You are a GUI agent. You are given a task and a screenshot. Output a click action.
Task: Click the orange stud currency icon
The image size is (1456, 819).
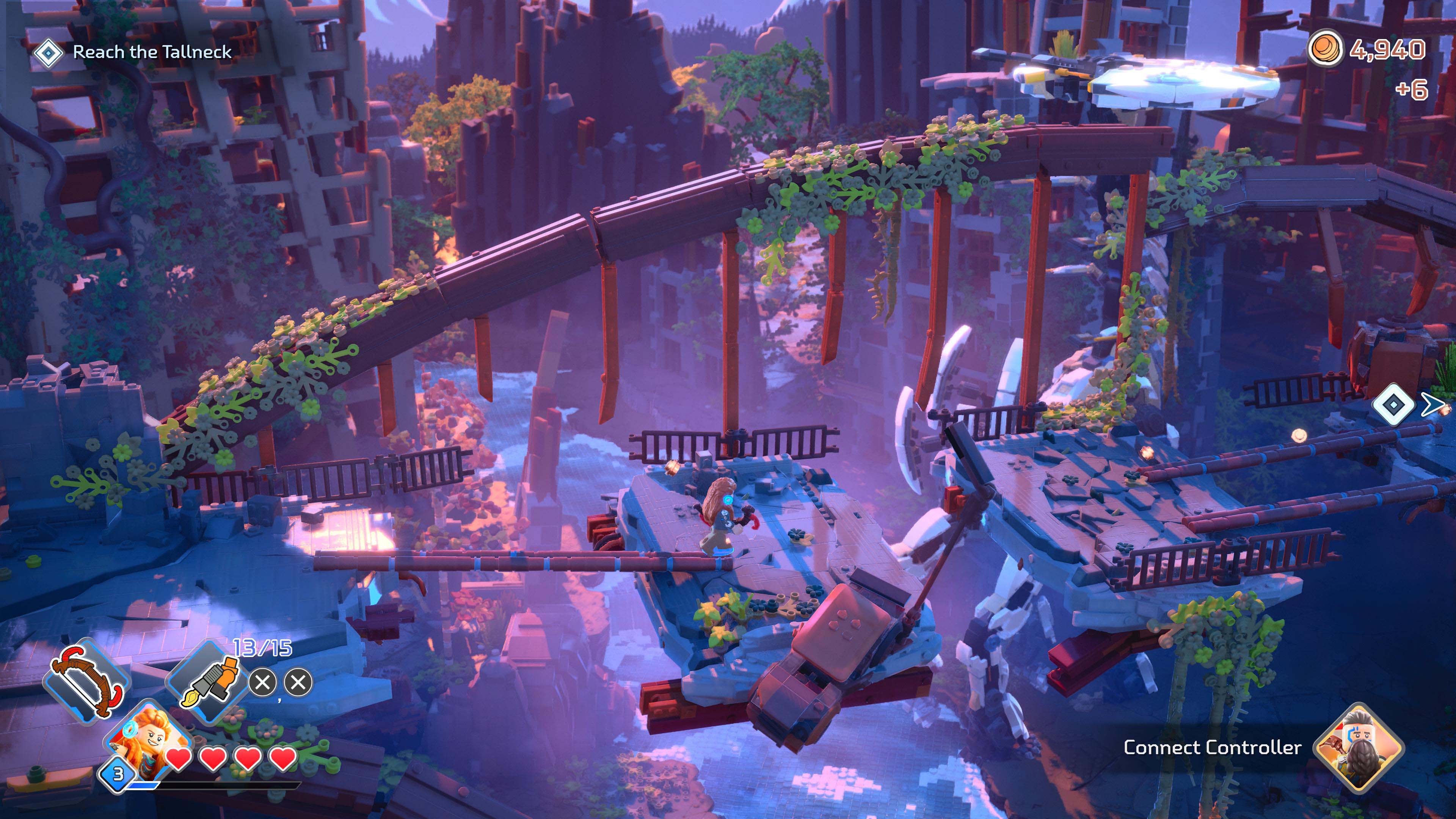click(1325, 49)
